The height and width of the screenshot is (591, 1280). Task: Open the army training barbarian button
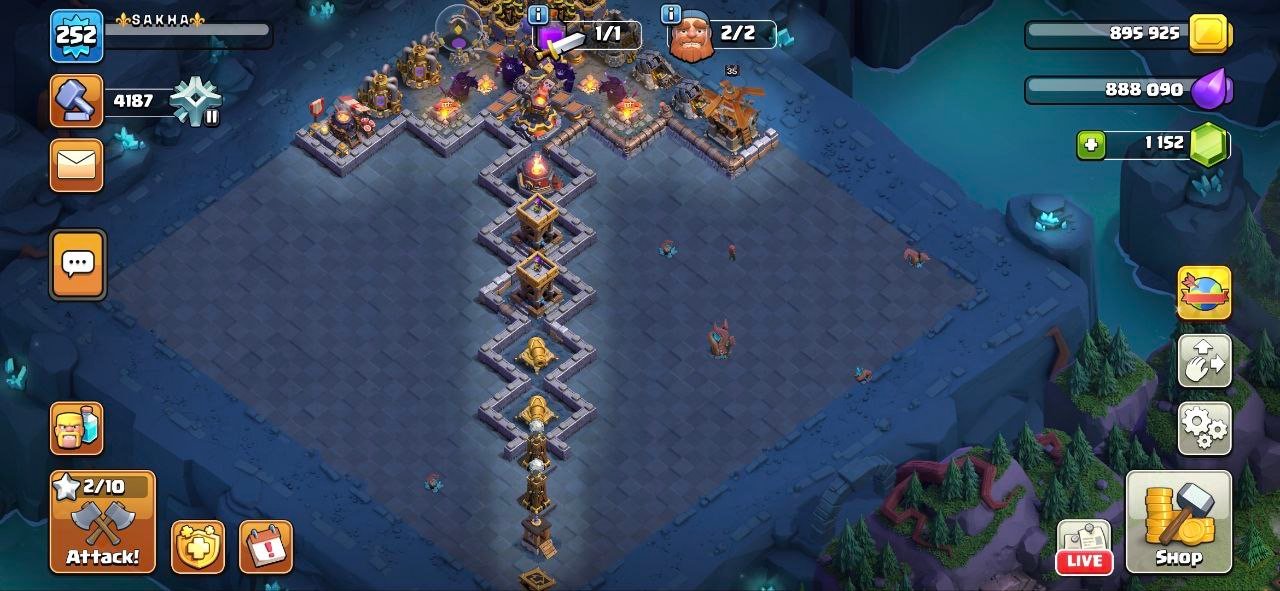[x=77, y=428]
